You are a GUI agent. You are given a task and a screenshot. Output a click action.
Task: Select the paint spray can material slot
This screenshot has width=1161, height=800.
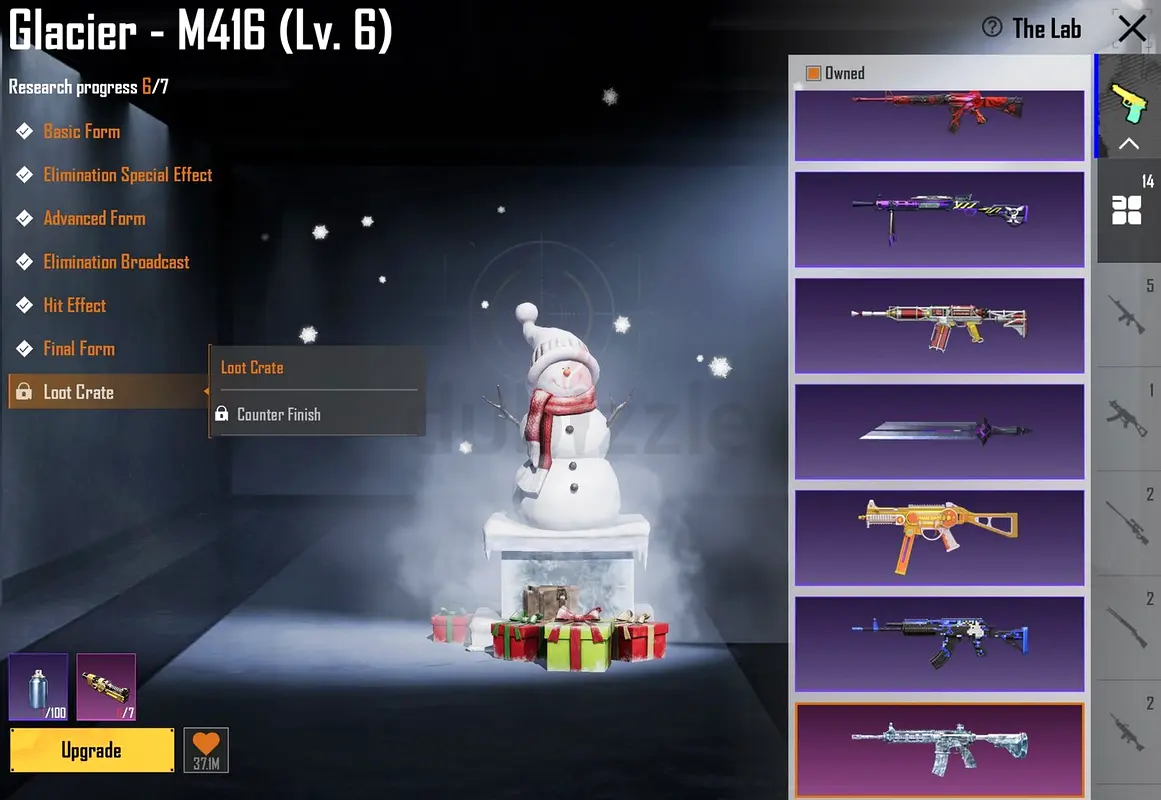pos(39,686)
